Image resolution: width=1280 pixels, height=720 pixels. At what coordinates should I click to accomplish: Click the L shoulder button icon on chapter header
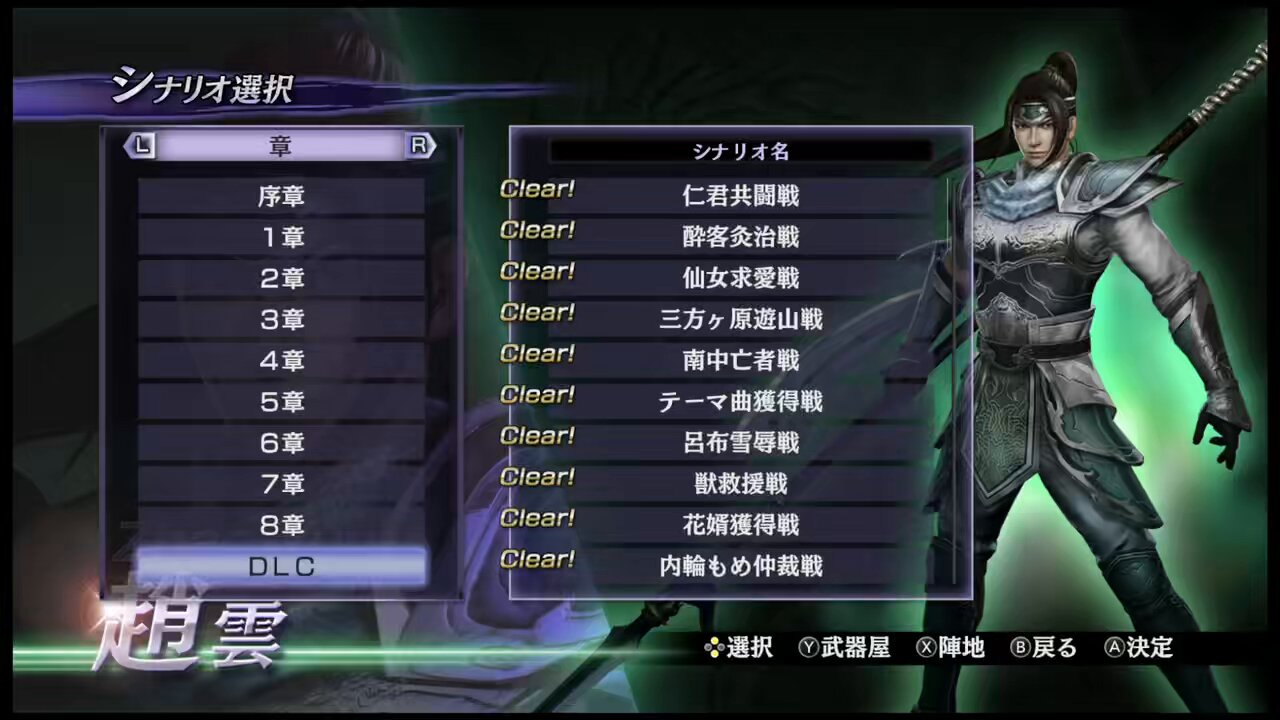coord(141,146)
